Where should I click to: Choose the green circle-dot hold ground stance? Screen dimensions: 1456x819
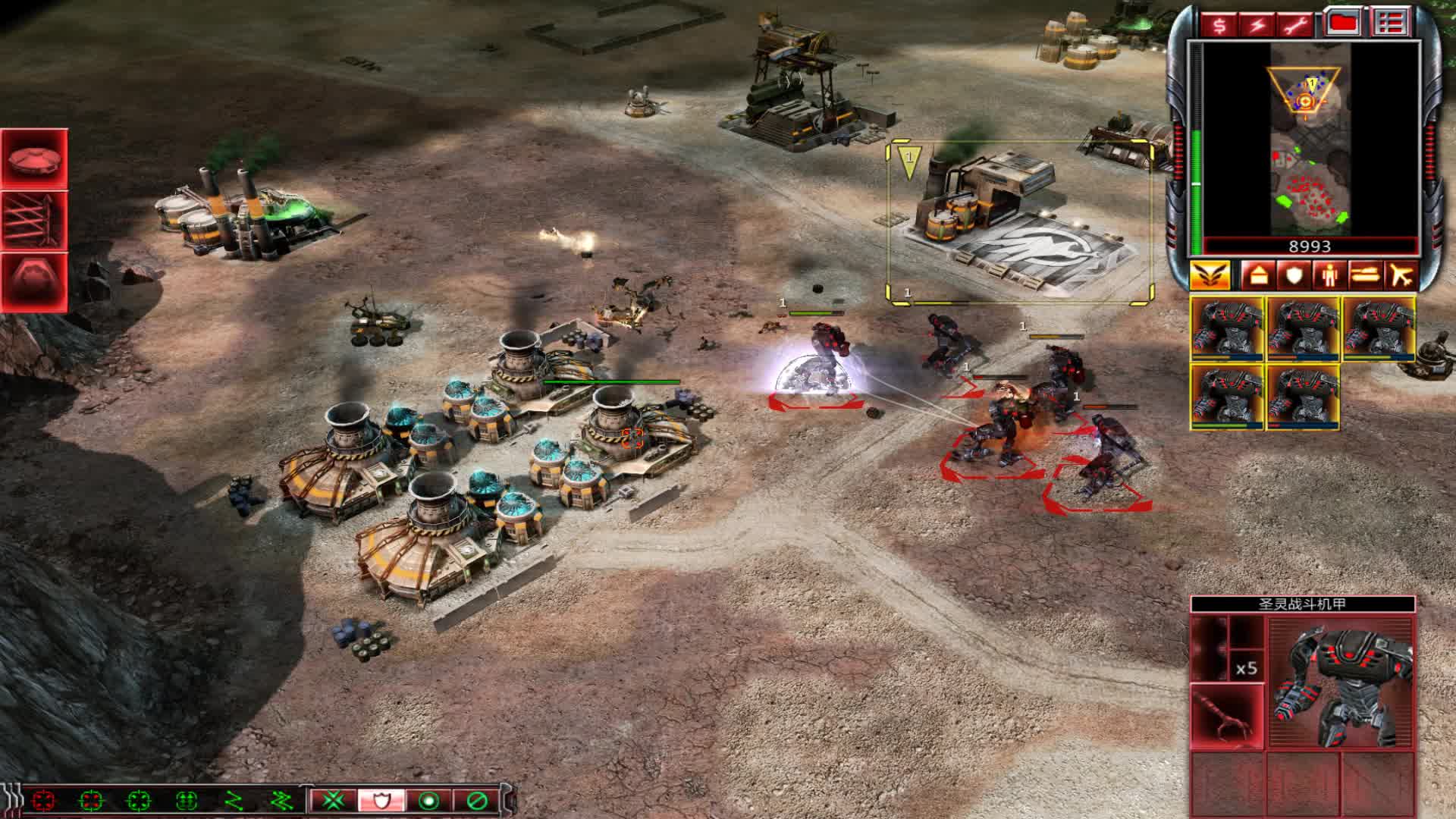(x=428, y=800)
